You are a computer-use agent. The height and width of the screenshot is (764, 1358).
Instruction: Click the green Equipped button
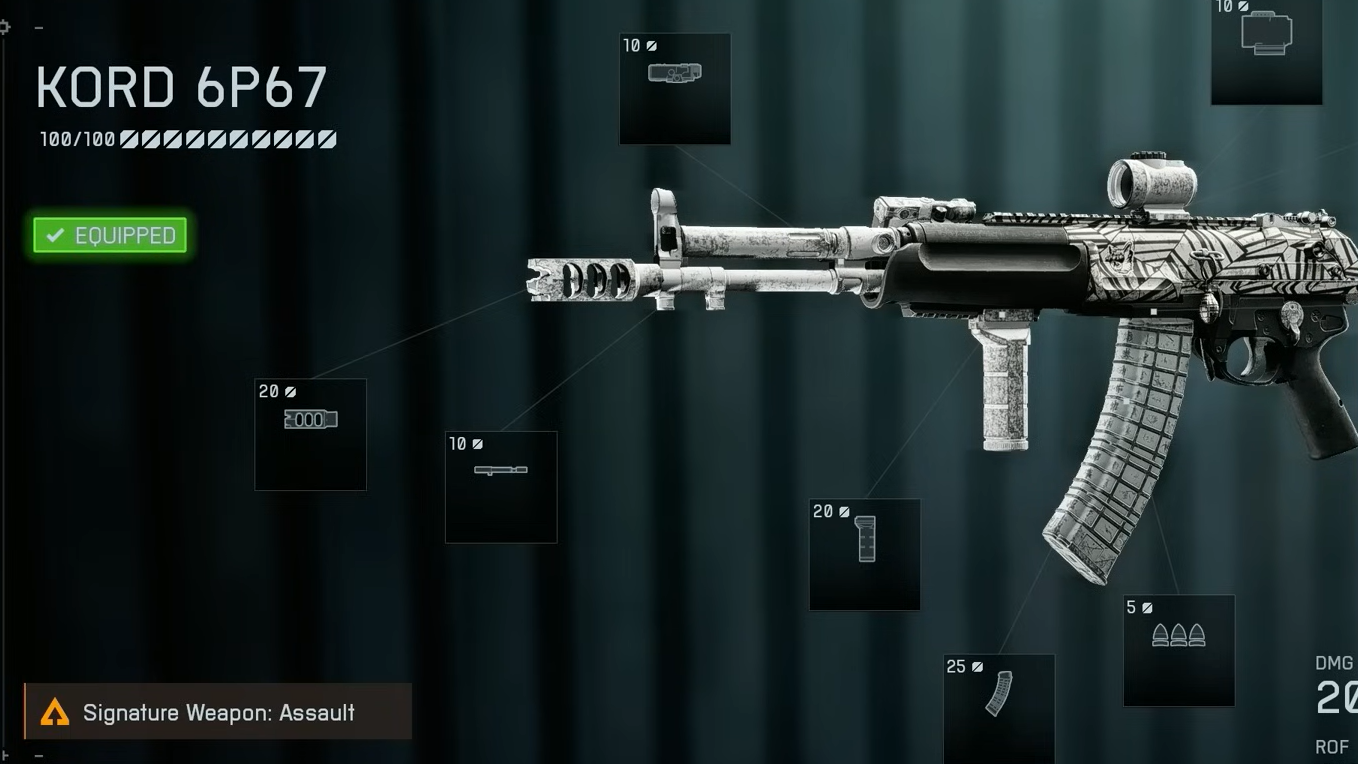pos(110,236)
